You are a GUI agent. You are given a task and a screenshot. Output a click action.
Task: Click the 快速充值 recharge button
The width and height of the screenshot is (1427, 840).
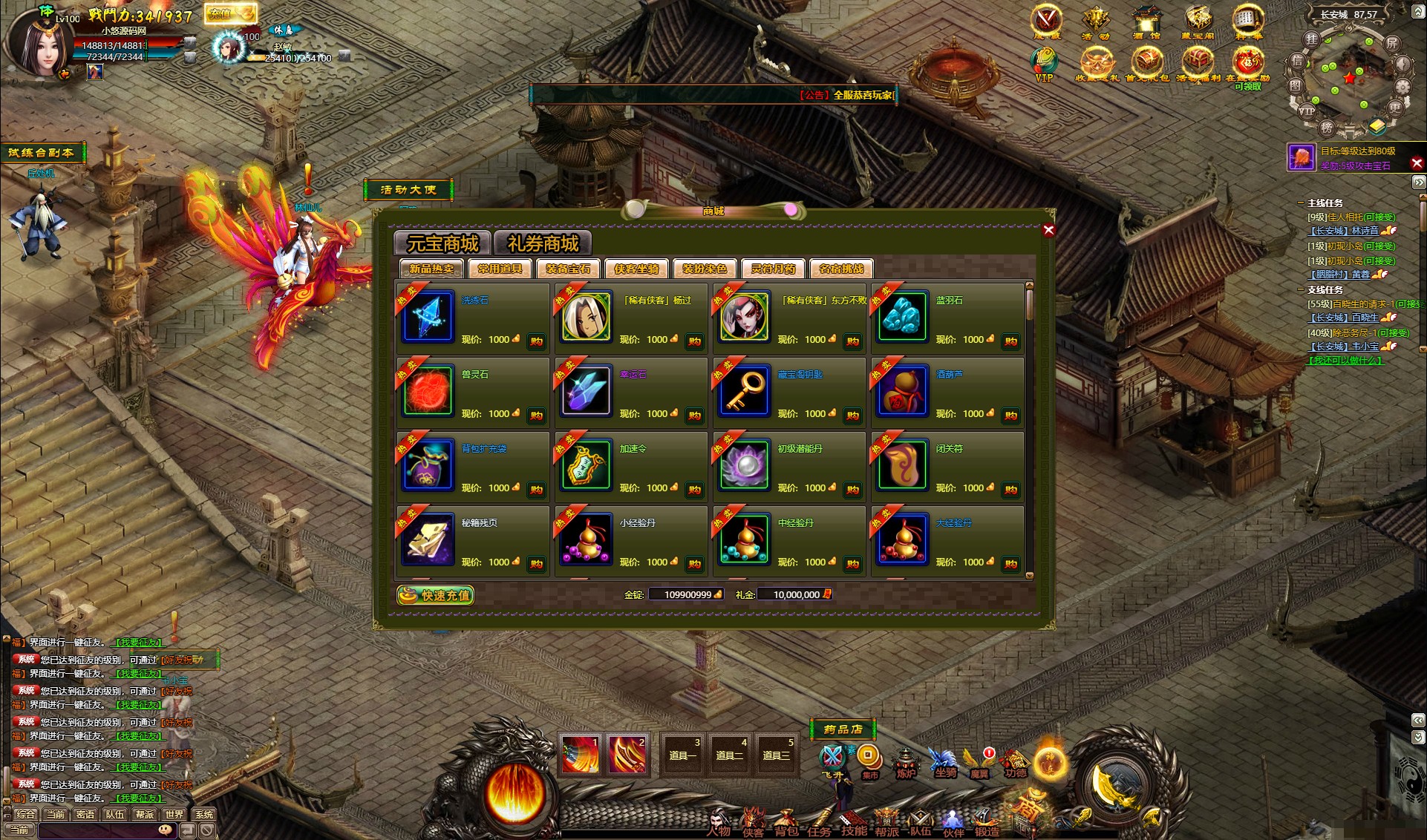point(435,595)
